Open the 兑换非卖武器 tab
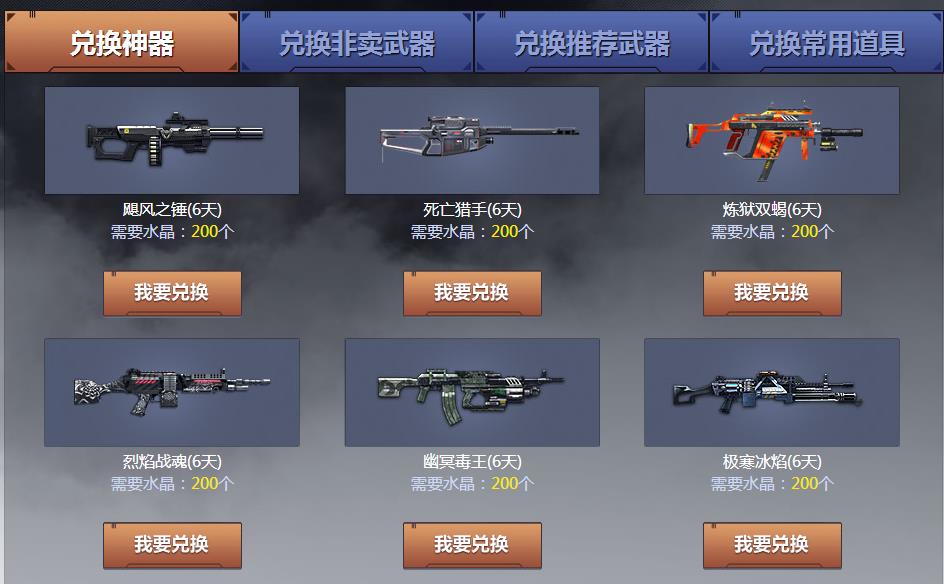Screen dimensions: 944x584 [356, 42]
